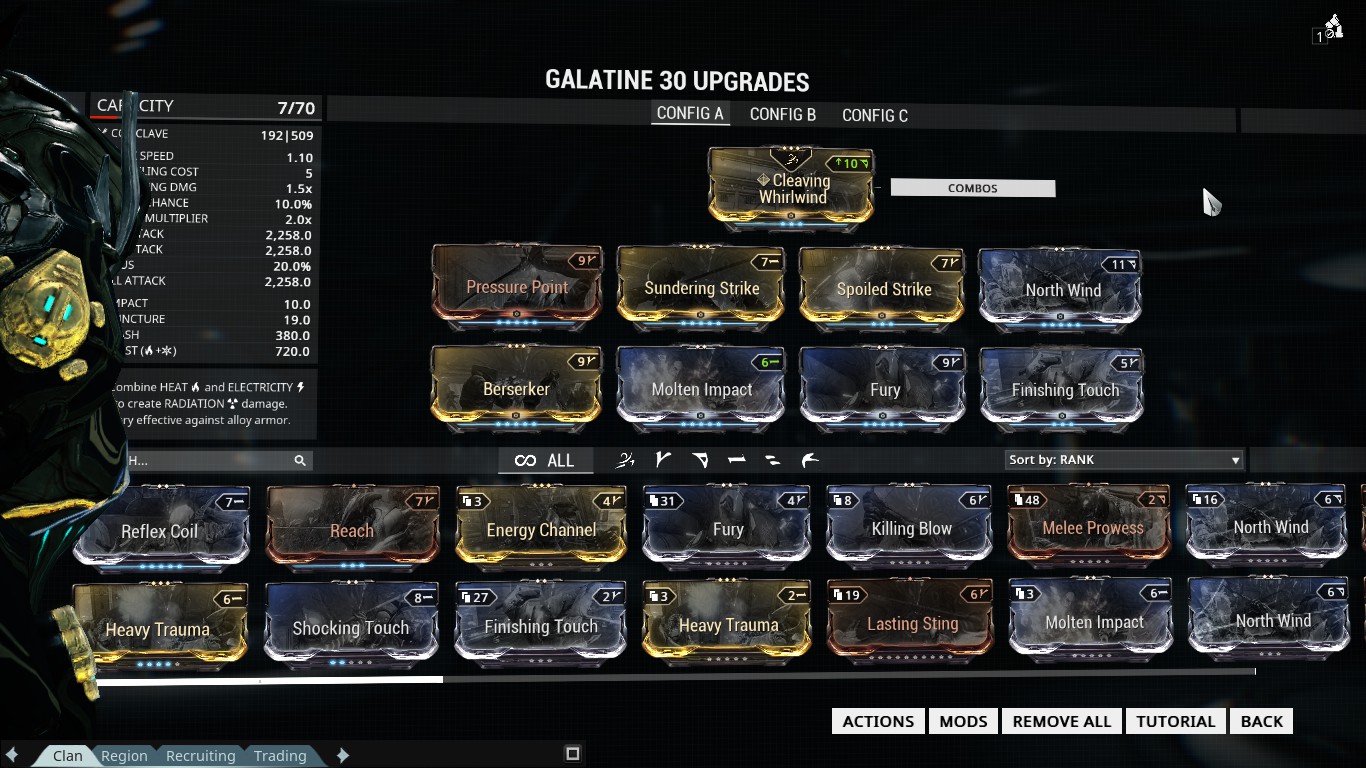This screenshot has height=768, width=1366.
Task: Show ALL mods filter
Action: pos(545,460)
